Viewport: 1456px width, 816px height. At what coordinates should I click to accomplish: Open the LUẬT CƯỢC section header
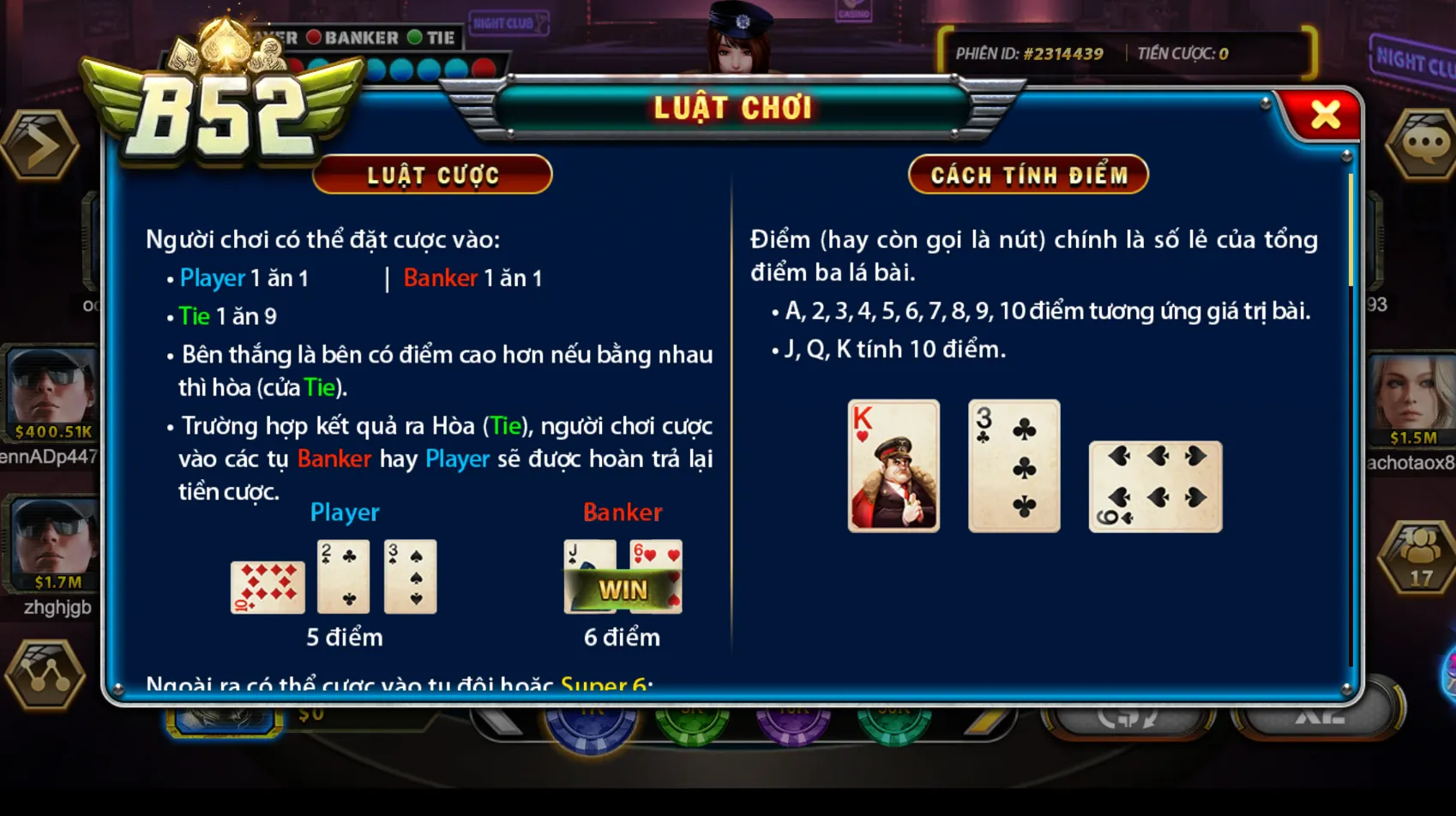[432, 174]
